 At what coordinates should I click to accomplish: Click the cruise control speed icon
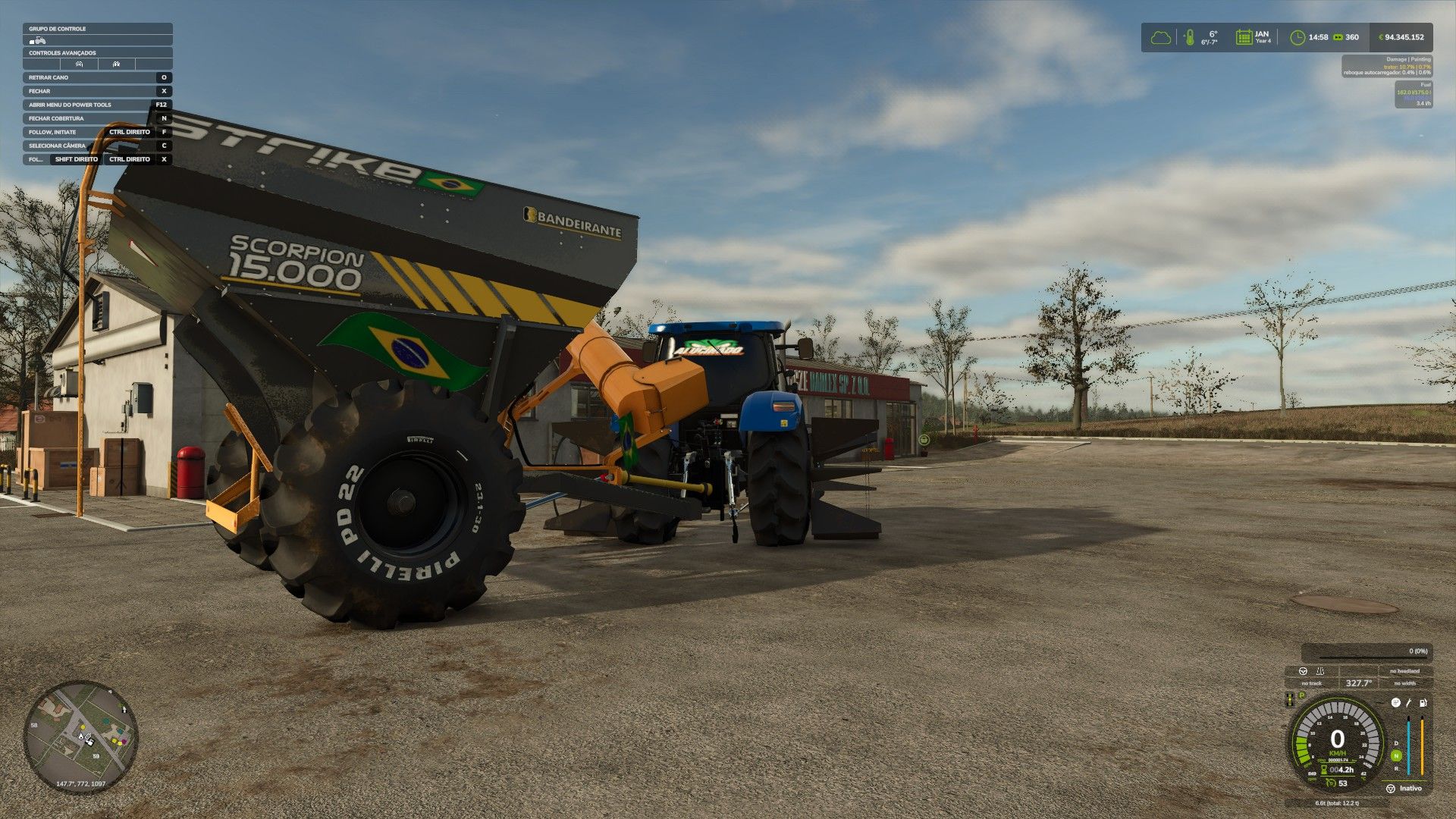pyautogui.click(x=1329, y=783)
